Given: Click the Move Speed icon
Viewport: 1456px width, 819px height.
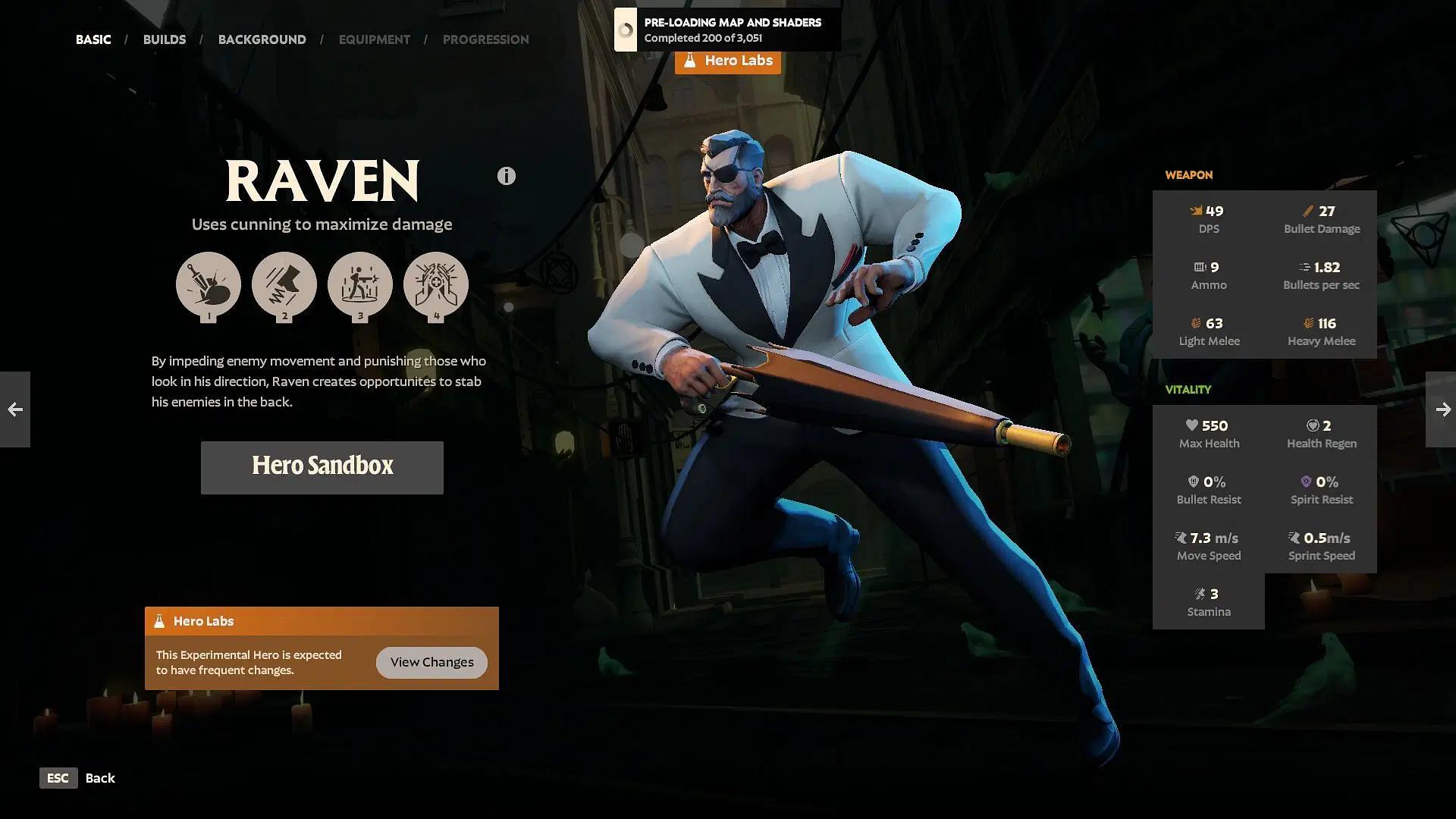Looking at the screenshot, I should click(1181, 538).
